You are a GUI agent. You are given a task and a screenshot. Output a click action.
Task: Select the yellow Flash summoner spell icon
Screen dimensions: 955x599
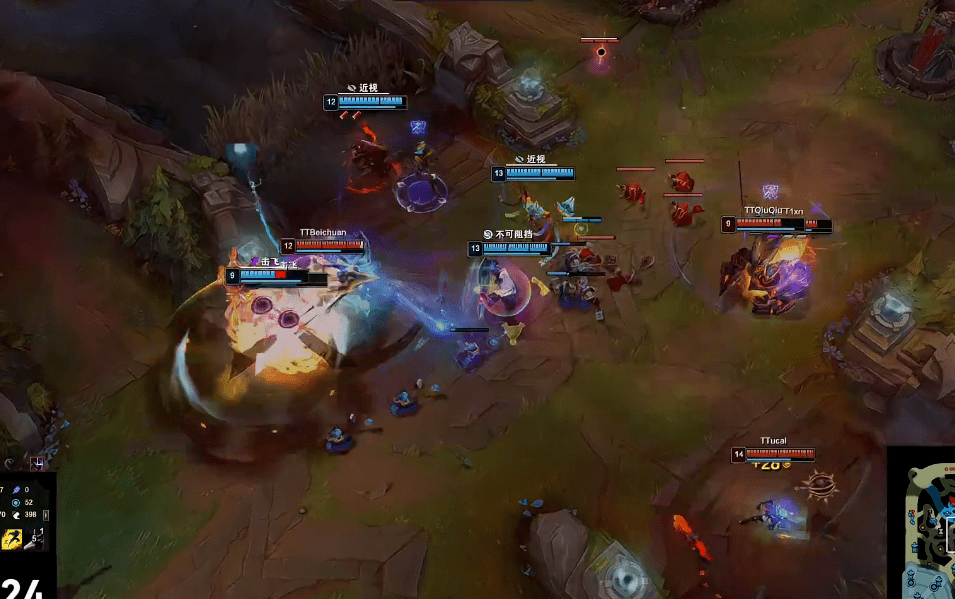tap(12, 539)
